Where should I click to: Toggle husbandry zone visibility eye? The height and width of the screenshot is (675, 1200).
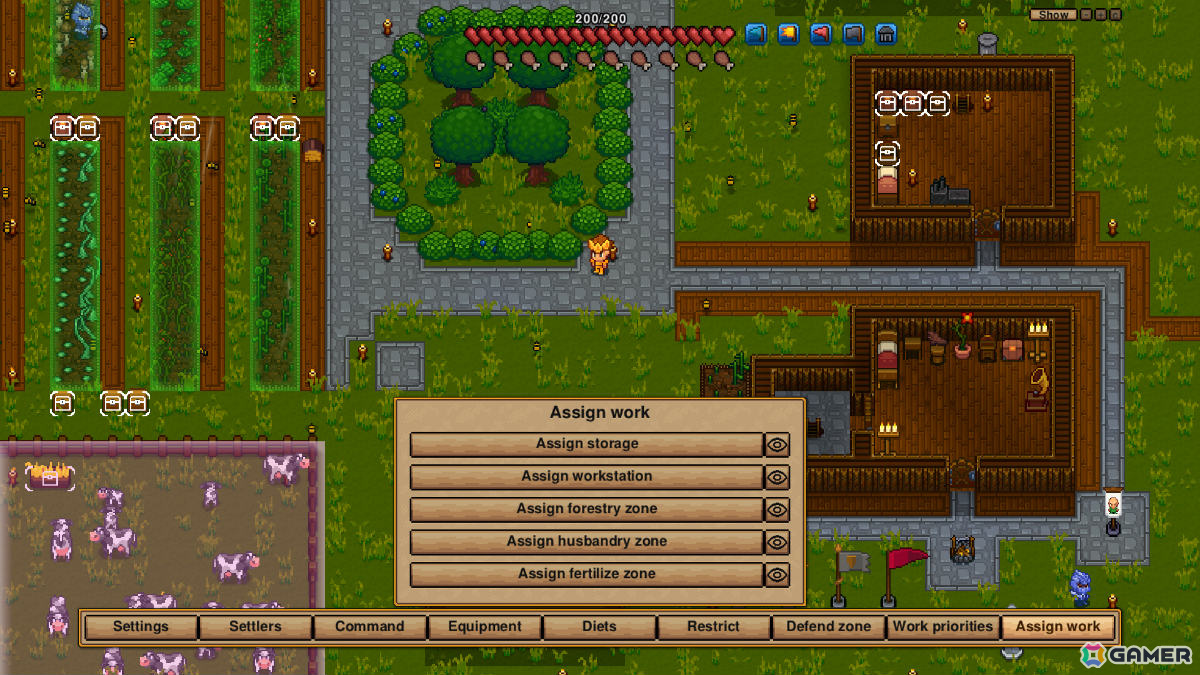pos(777,542)
